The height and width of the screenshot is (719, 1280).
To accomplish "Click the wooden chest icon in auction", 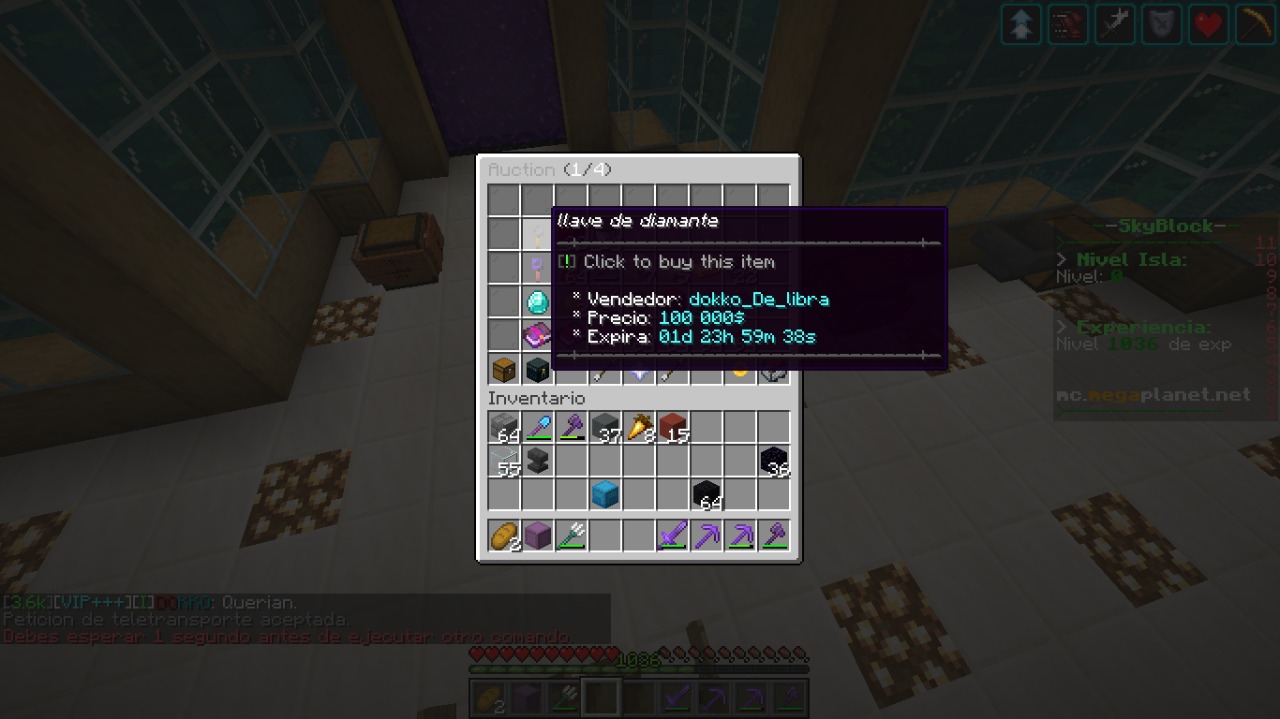I will click(504, 369).
